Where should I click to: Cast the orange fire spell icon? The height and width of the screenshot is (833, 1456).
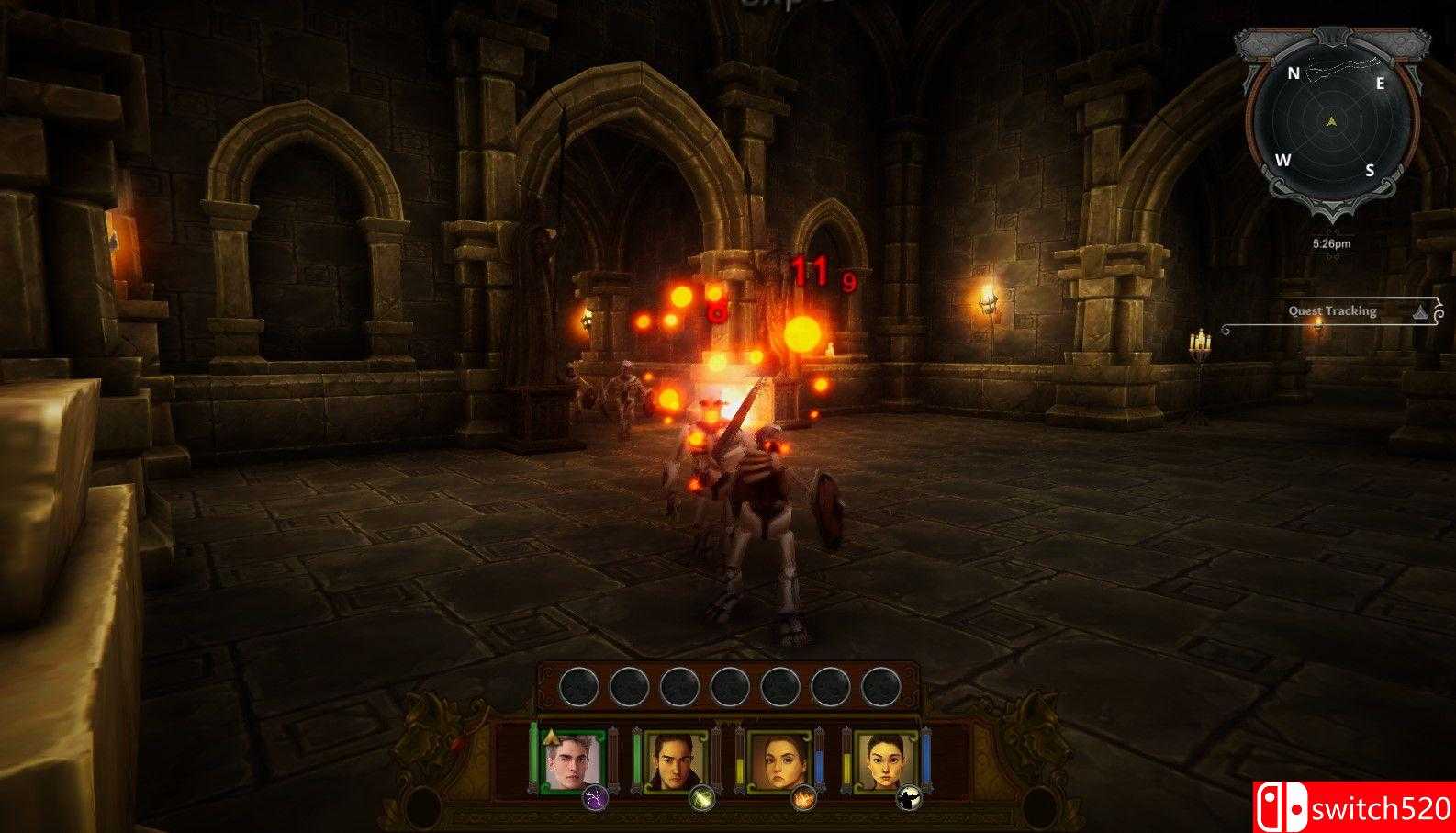point(803,798)
